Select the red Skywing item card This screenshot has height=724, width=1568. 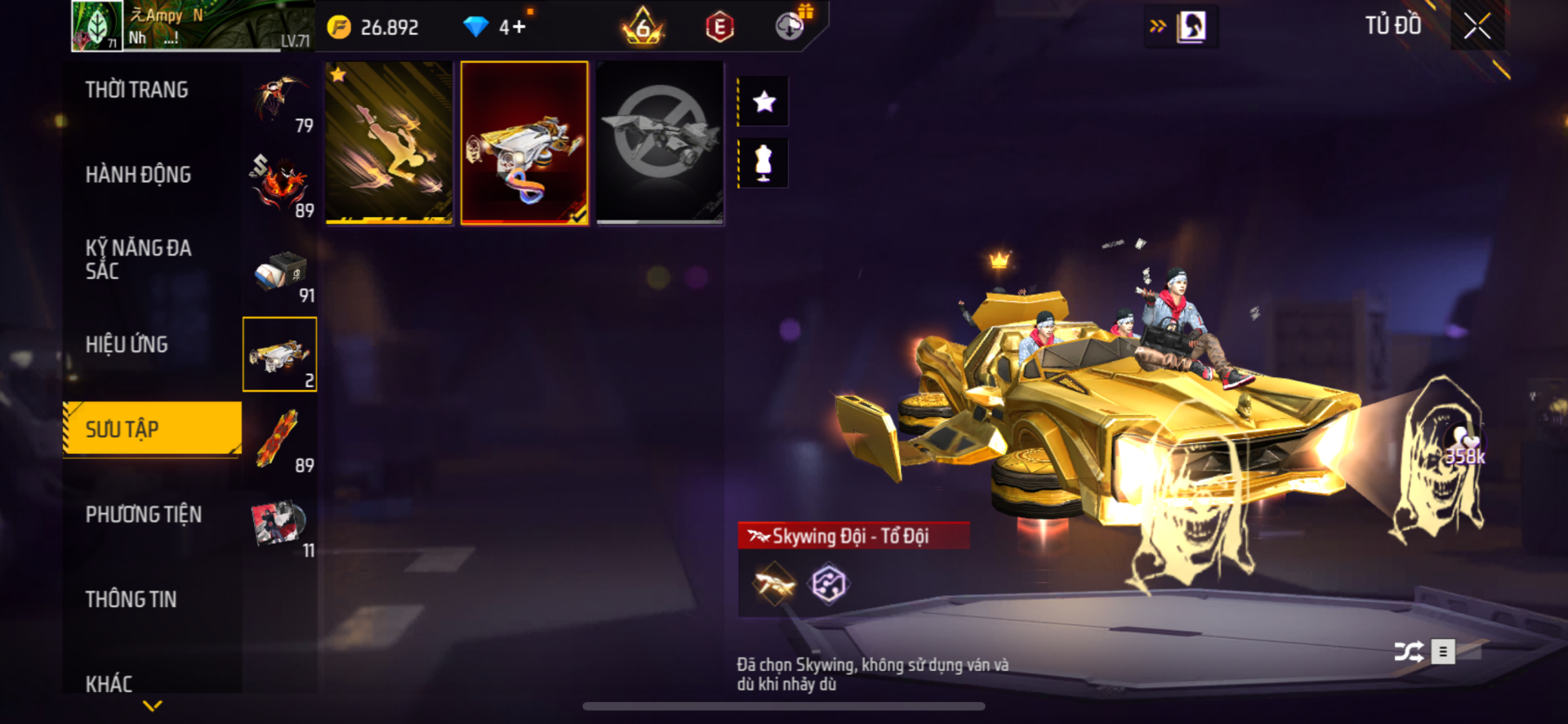[x=524, y=142]
